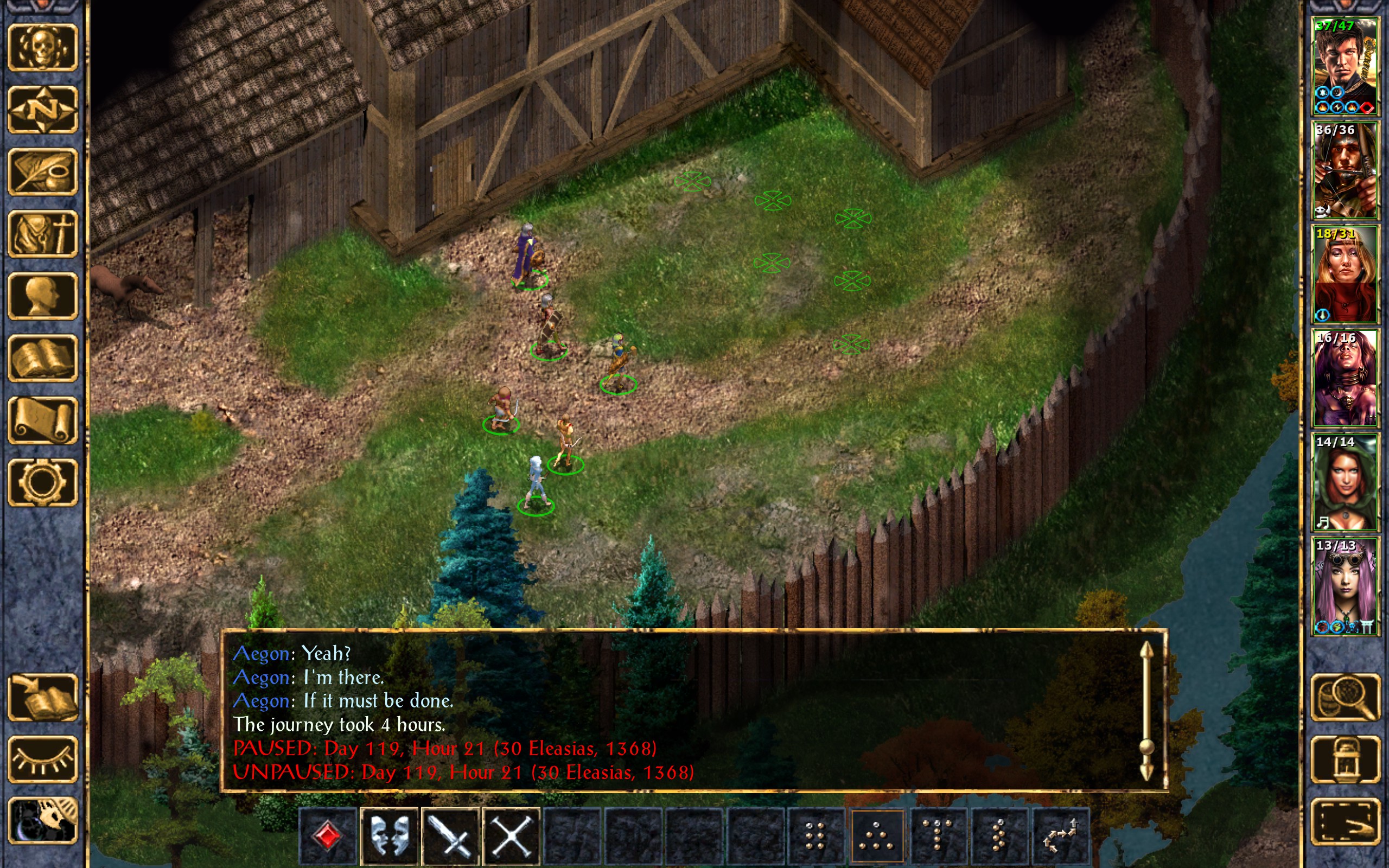Open the options gear menu
Image resolution: width=1389 pixels, height=868 pixels.
[x=43, y=482]
